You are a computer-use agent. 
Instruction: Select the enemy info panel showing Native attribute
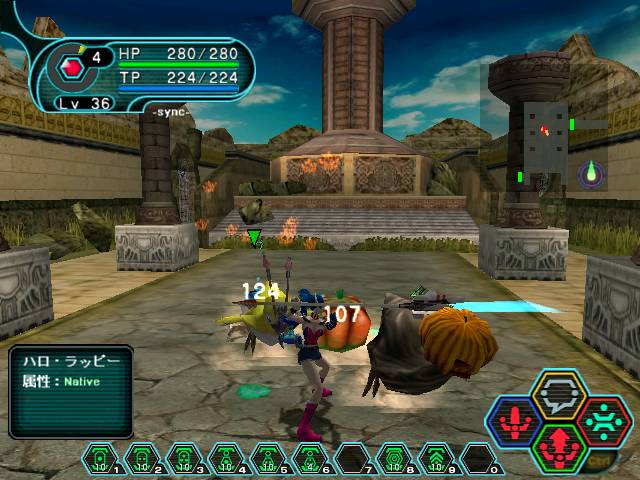[x=71, y=391]
